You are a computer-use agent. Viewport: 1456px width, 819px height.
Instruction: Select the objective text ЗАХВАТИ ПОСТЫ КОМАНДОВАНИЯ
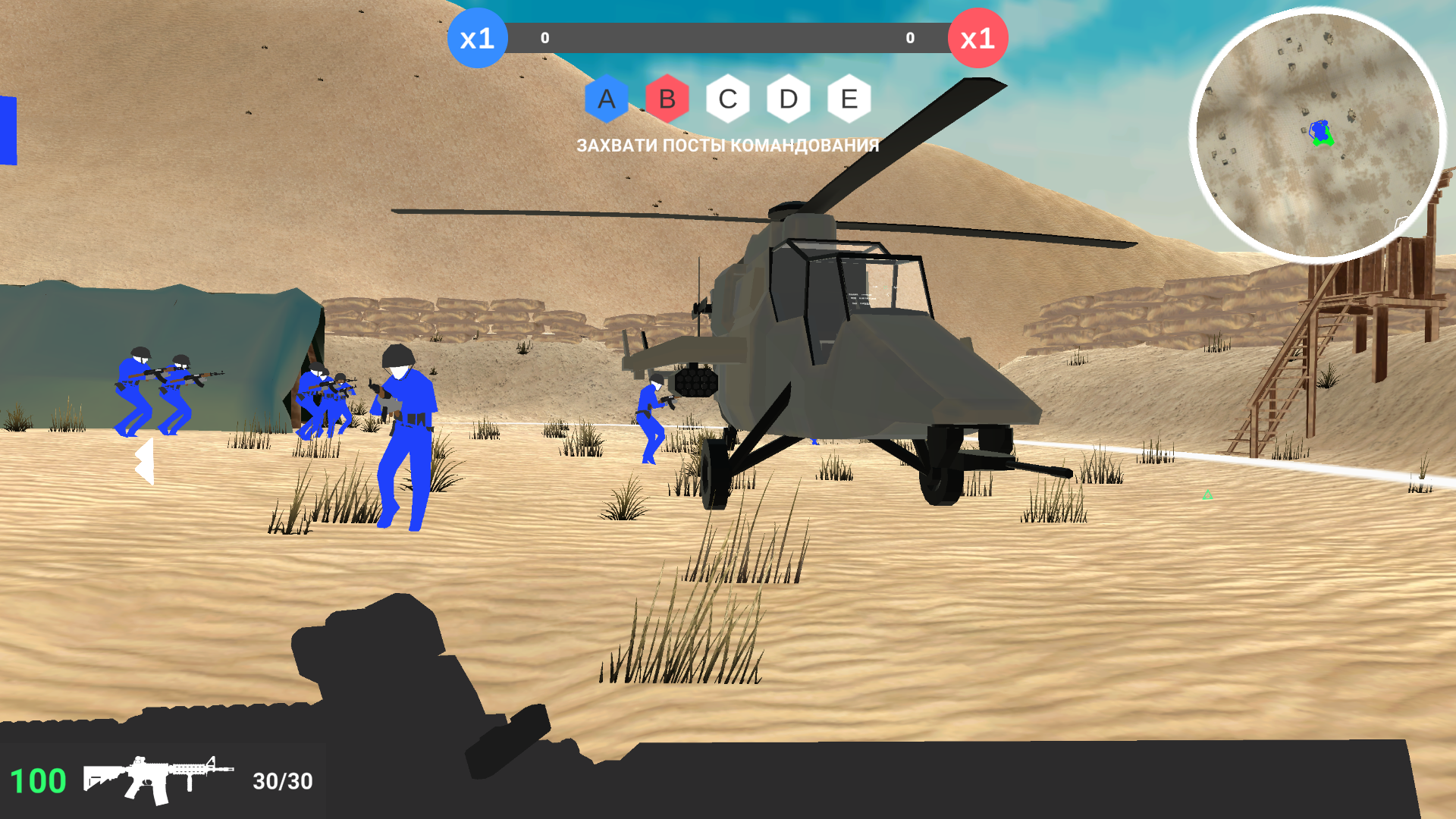click(x=728, y=145)
